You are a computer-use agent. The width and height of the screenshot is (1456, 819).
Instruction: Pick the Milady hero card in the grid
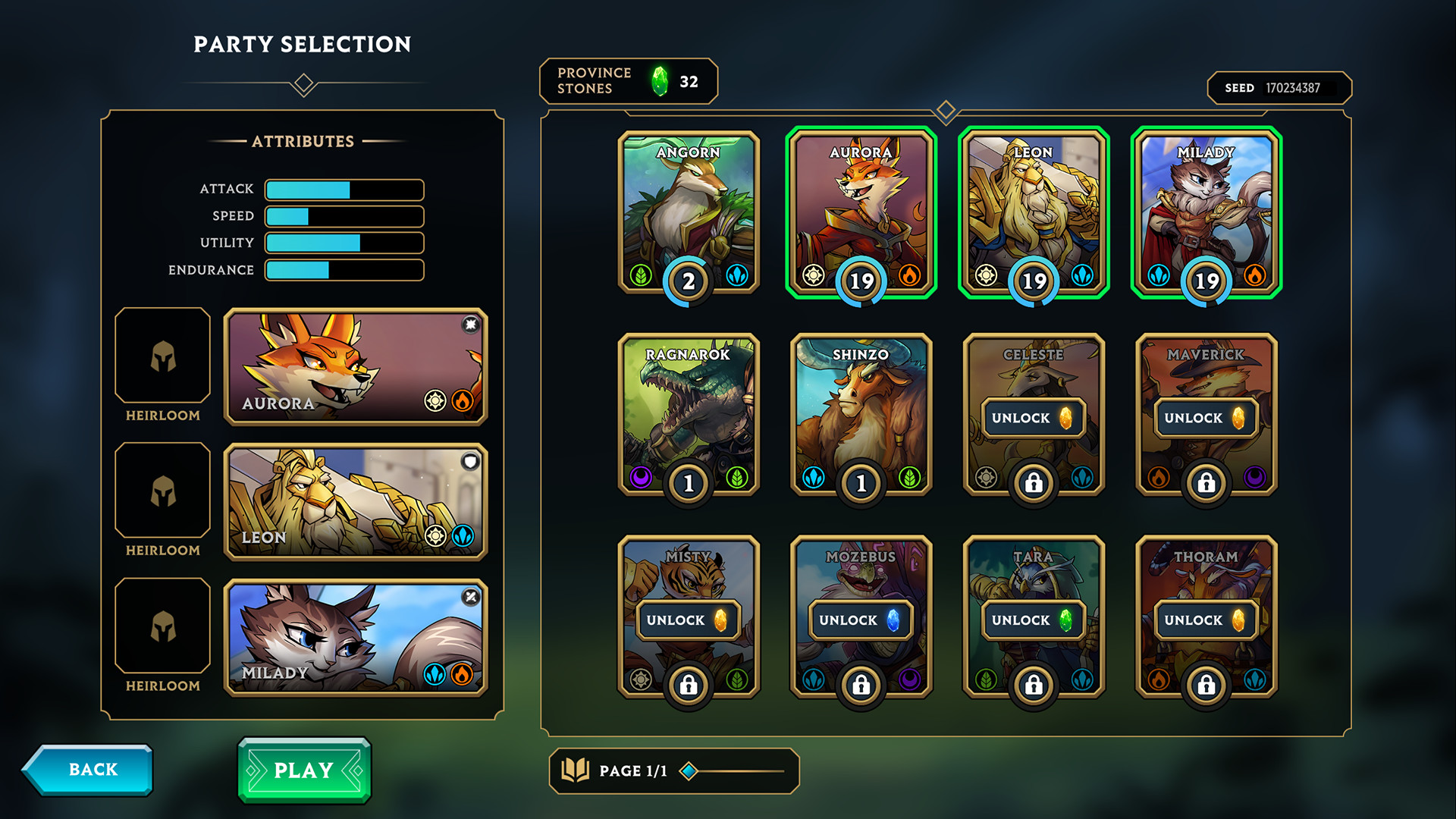(x=1206, y=212)
